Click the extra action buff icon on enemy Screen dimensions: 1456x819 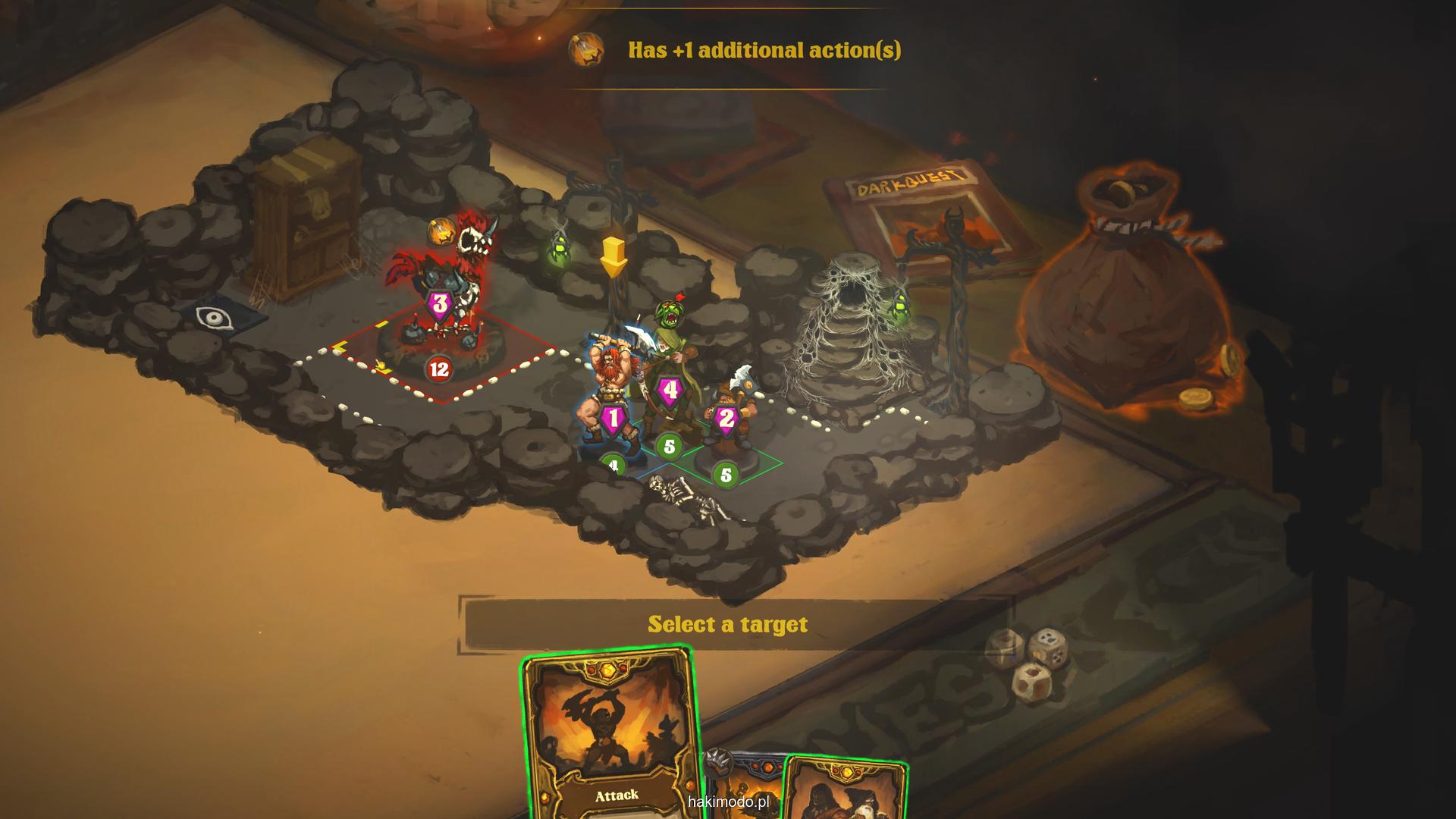tap(440, 231)
